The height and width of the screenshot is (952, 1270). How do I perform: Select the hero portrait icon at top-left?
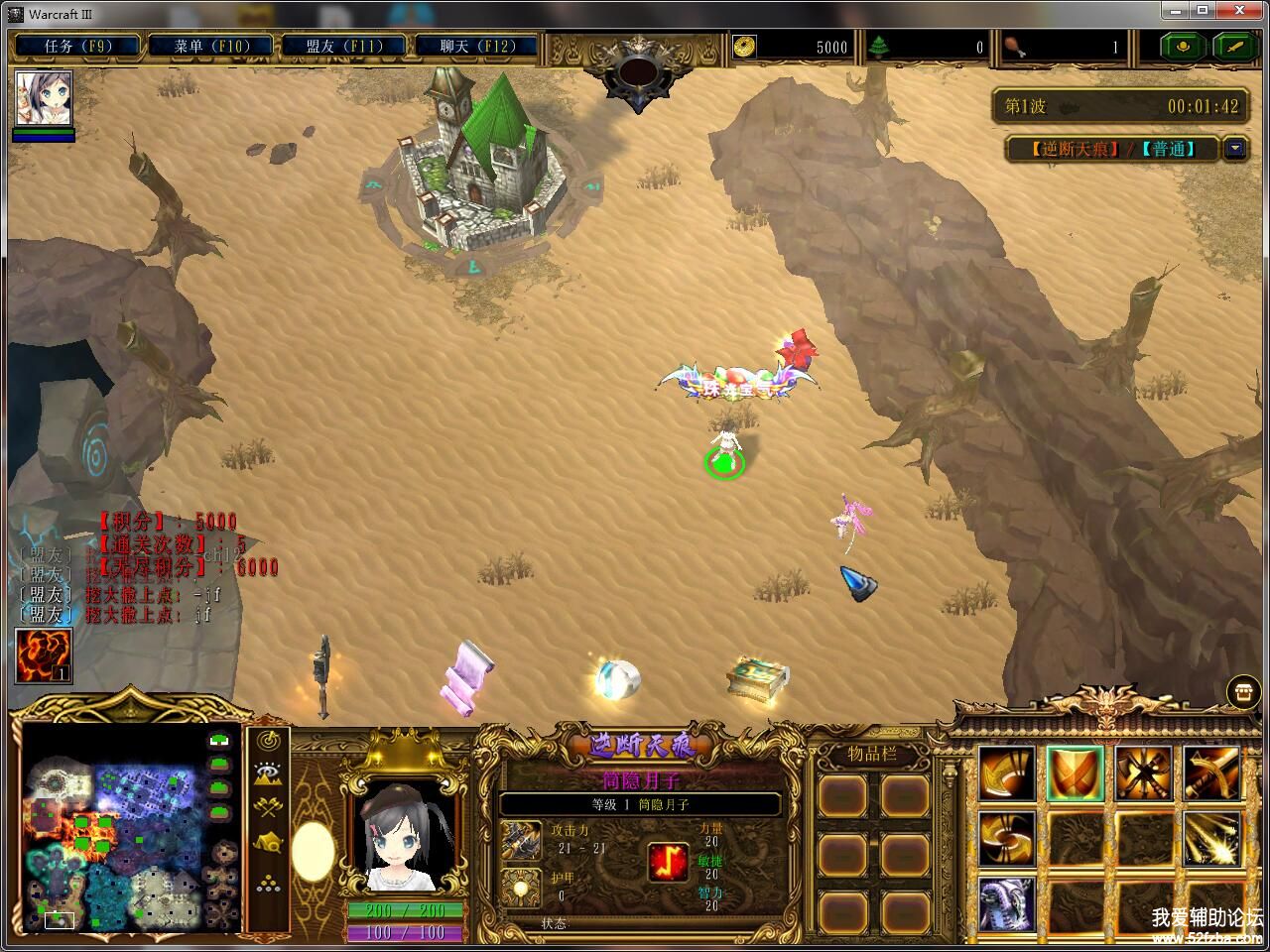pos(44,99)
